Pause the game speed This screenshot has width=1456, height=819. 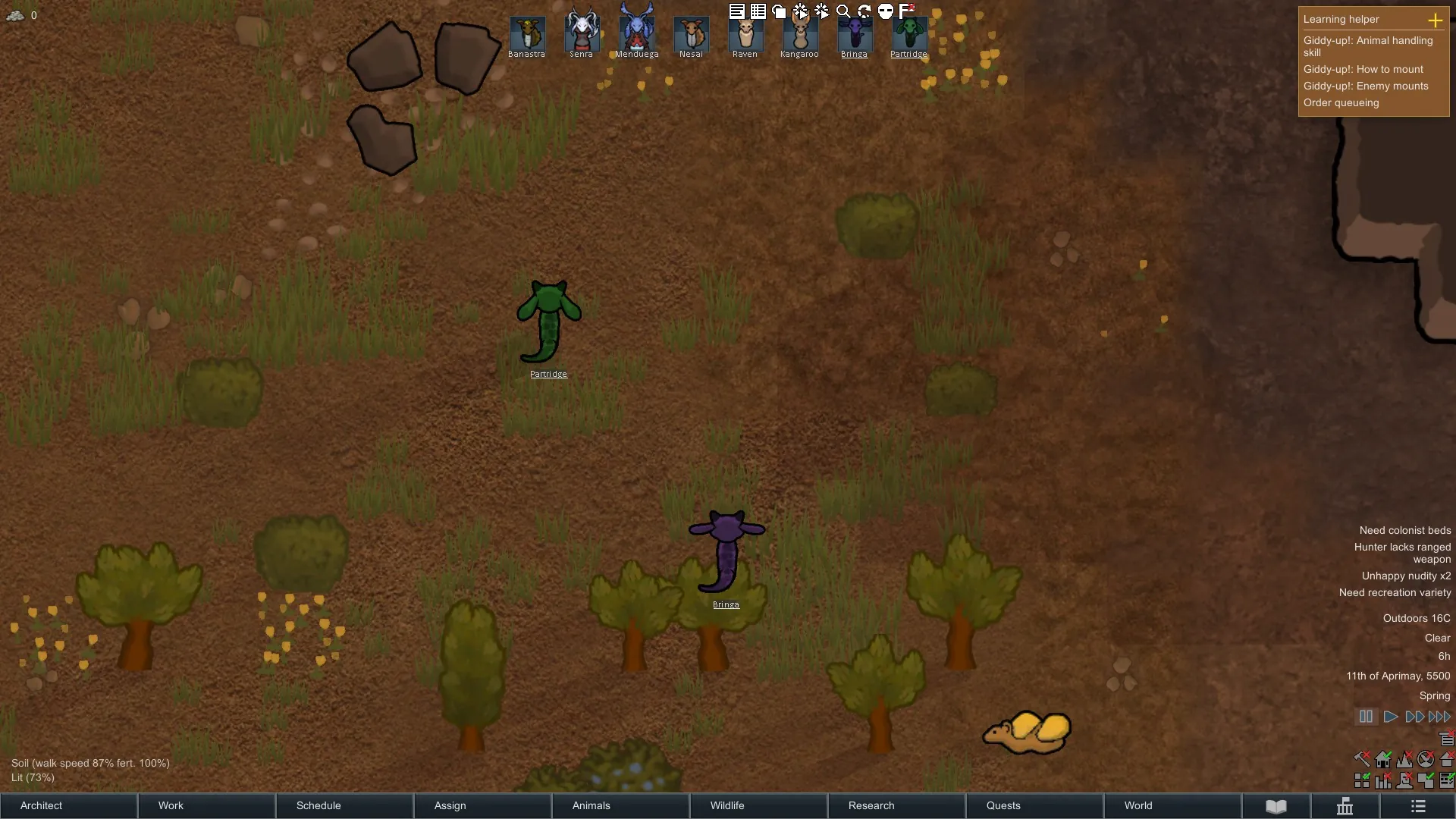pyautogui.click(x=1366, y=717)
